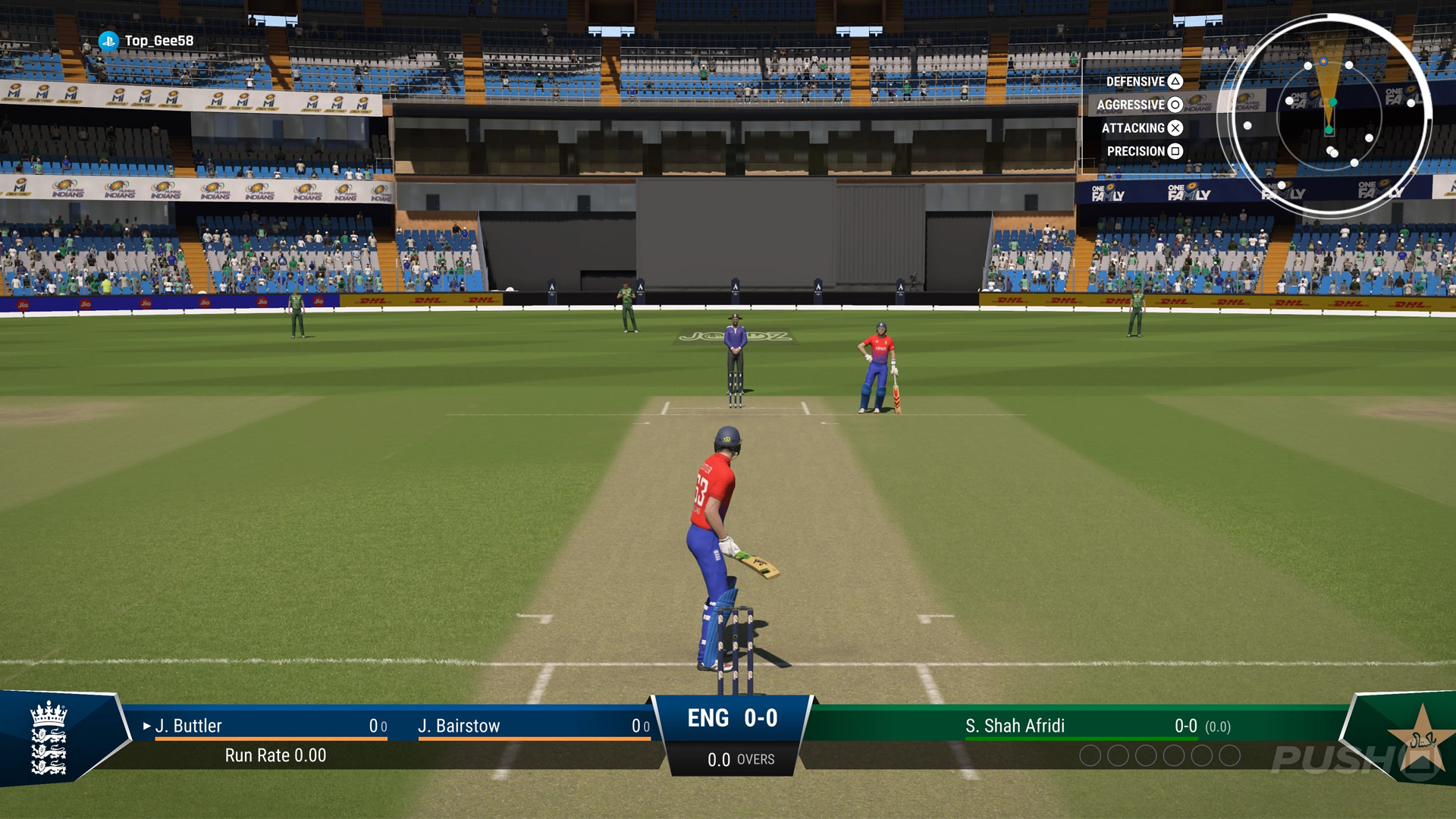Select the Precision shot option
Viewport: 1456px width, 819px height.
point(1144,151)
